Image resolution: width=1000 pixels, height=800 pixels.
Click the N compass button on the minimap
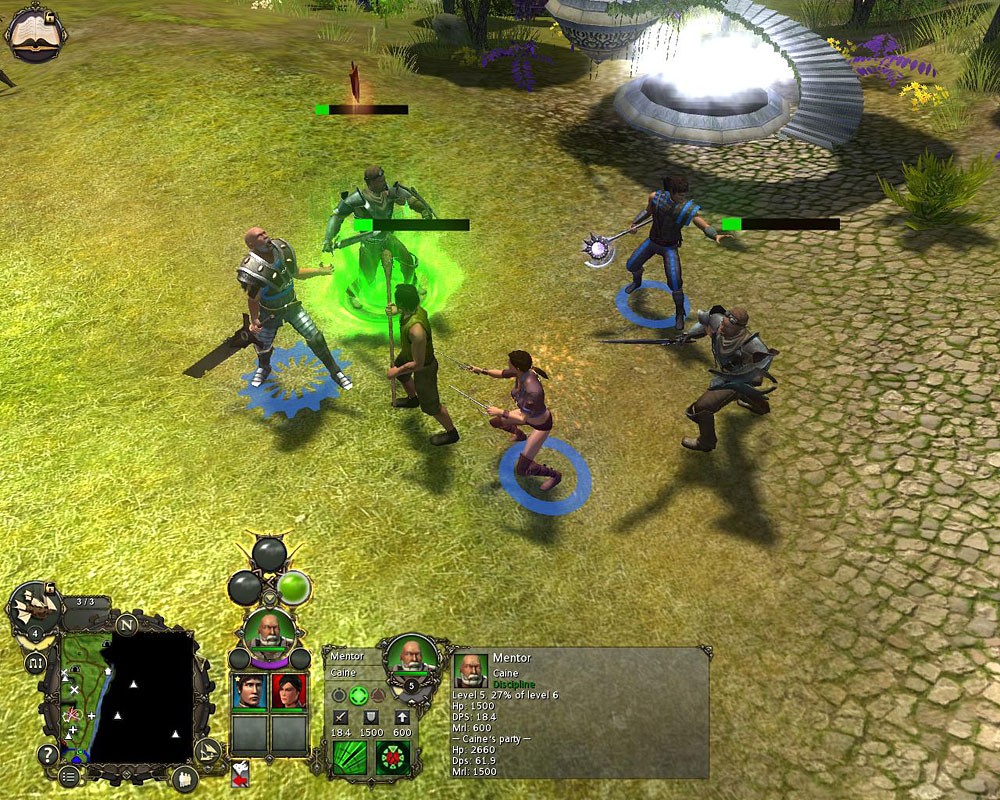(x=126, y=625)
